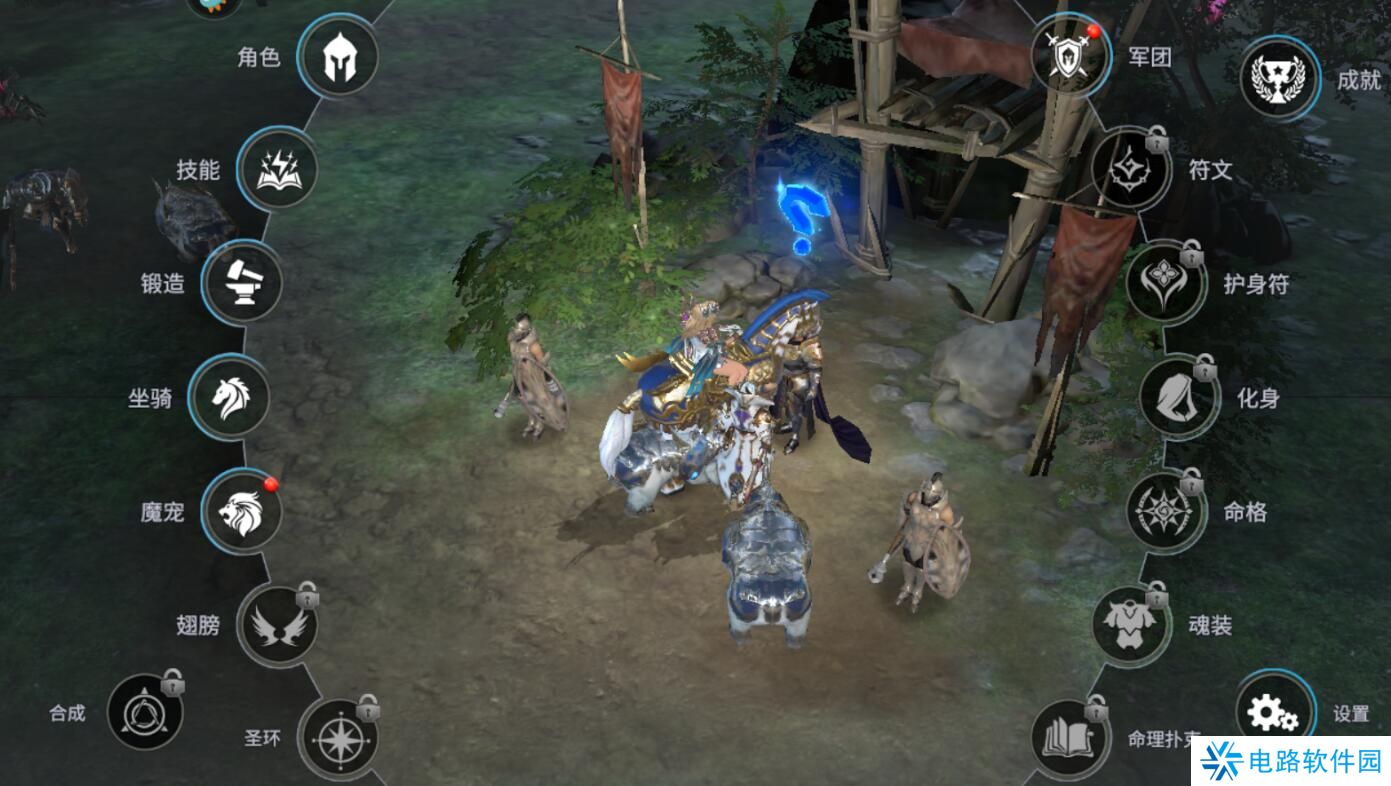Select the locked 护身符 amulet icon
1391x786 pixels.
[1165, 283]
